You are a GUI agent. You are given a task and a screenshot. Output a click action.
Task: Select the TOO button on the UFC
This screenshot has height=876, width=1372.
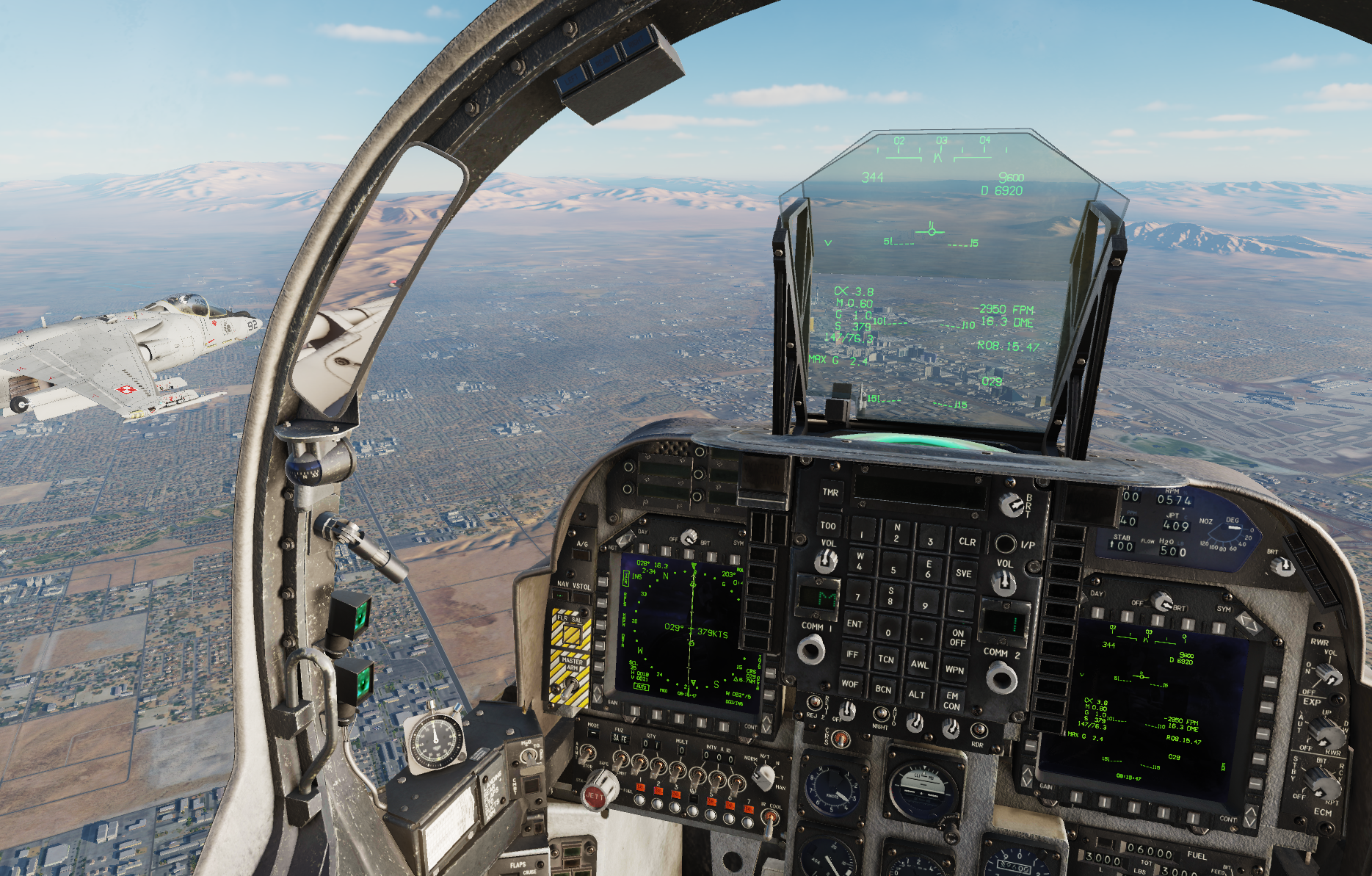828,526
